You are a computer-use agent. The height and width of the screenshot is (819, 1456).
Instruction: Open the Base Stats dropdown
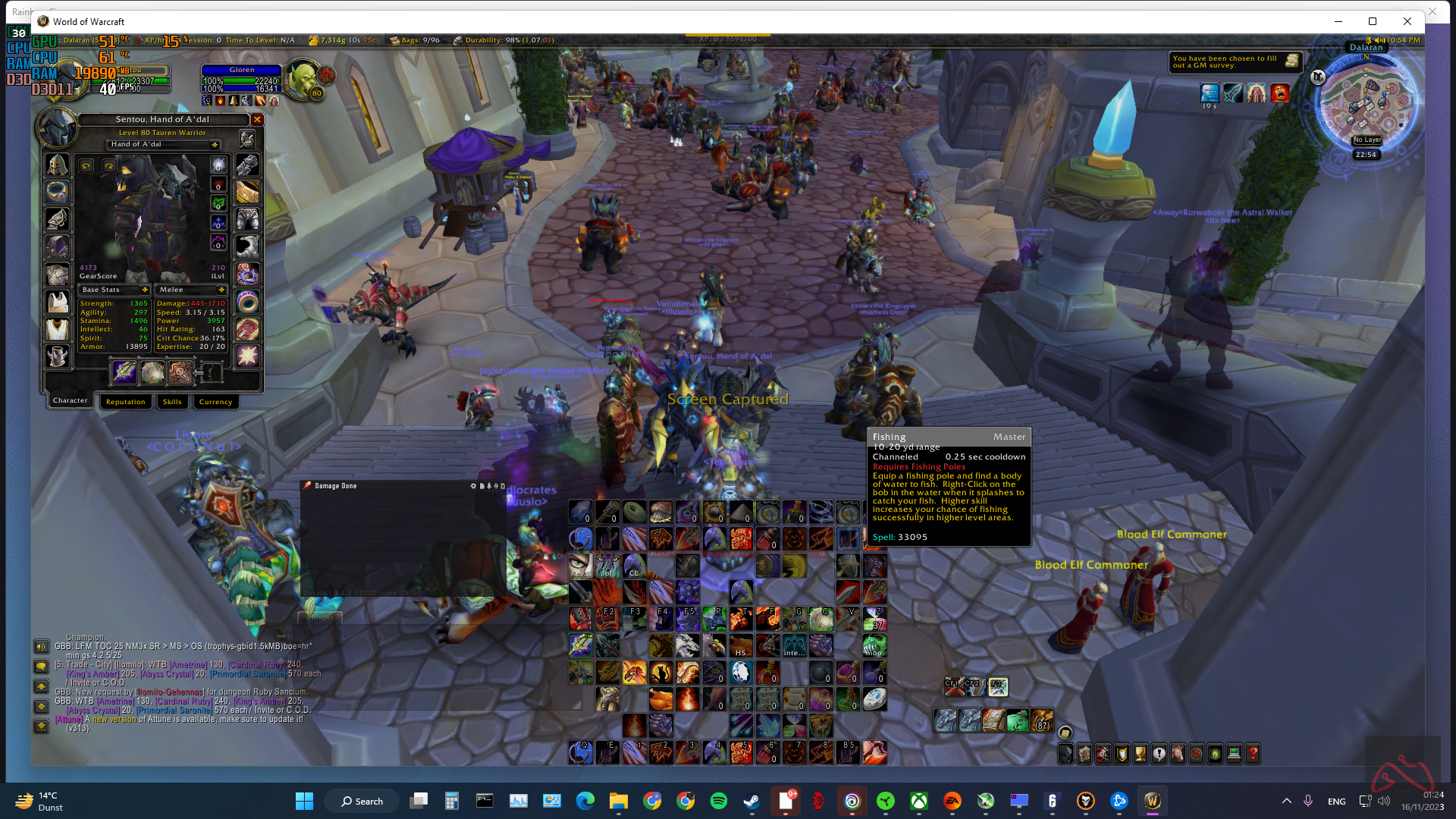[114, 290]
